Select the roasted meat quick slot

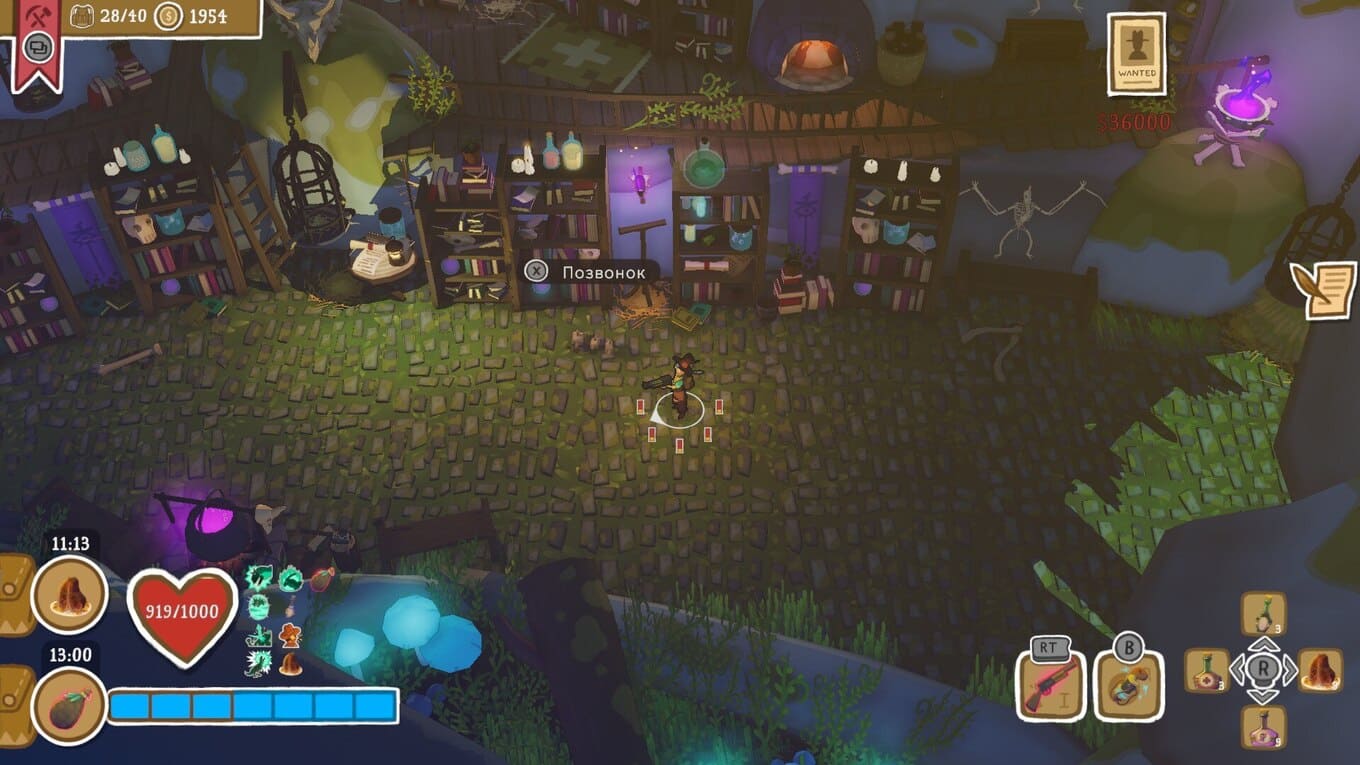tap(1320, 670)
